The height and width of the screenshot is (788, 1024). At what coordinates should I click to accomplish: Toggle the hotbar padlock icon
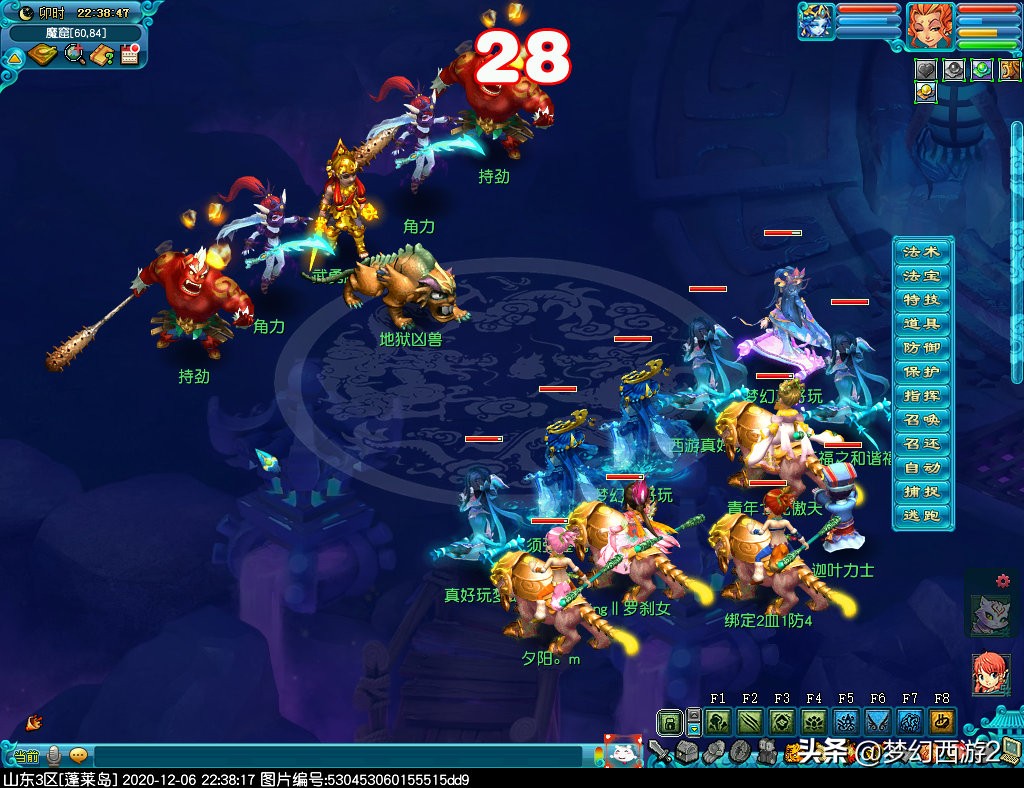point(670,721)
